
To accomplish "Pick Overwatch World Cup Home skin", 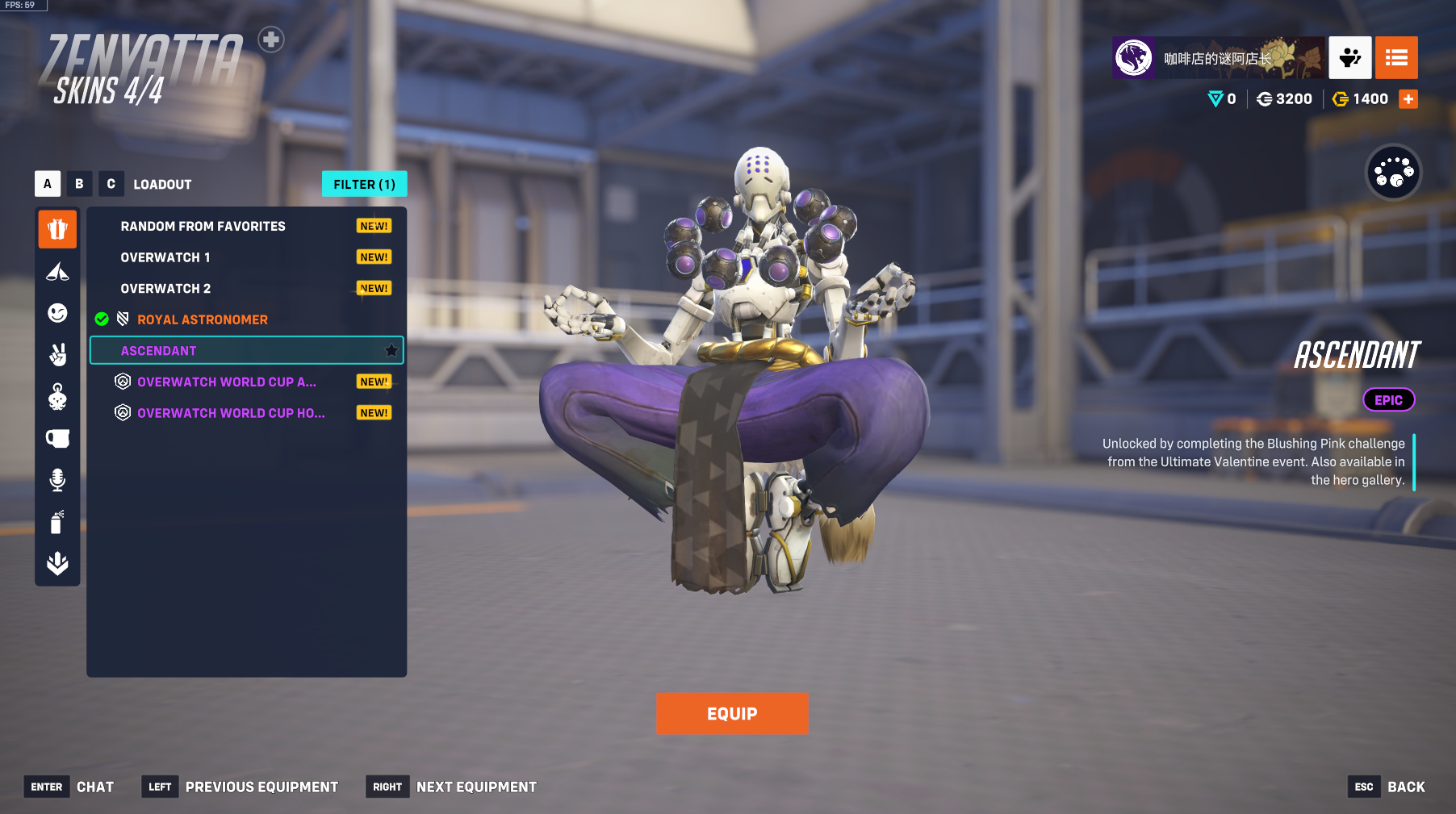I will pyautogui.click(x=230, y=413).
